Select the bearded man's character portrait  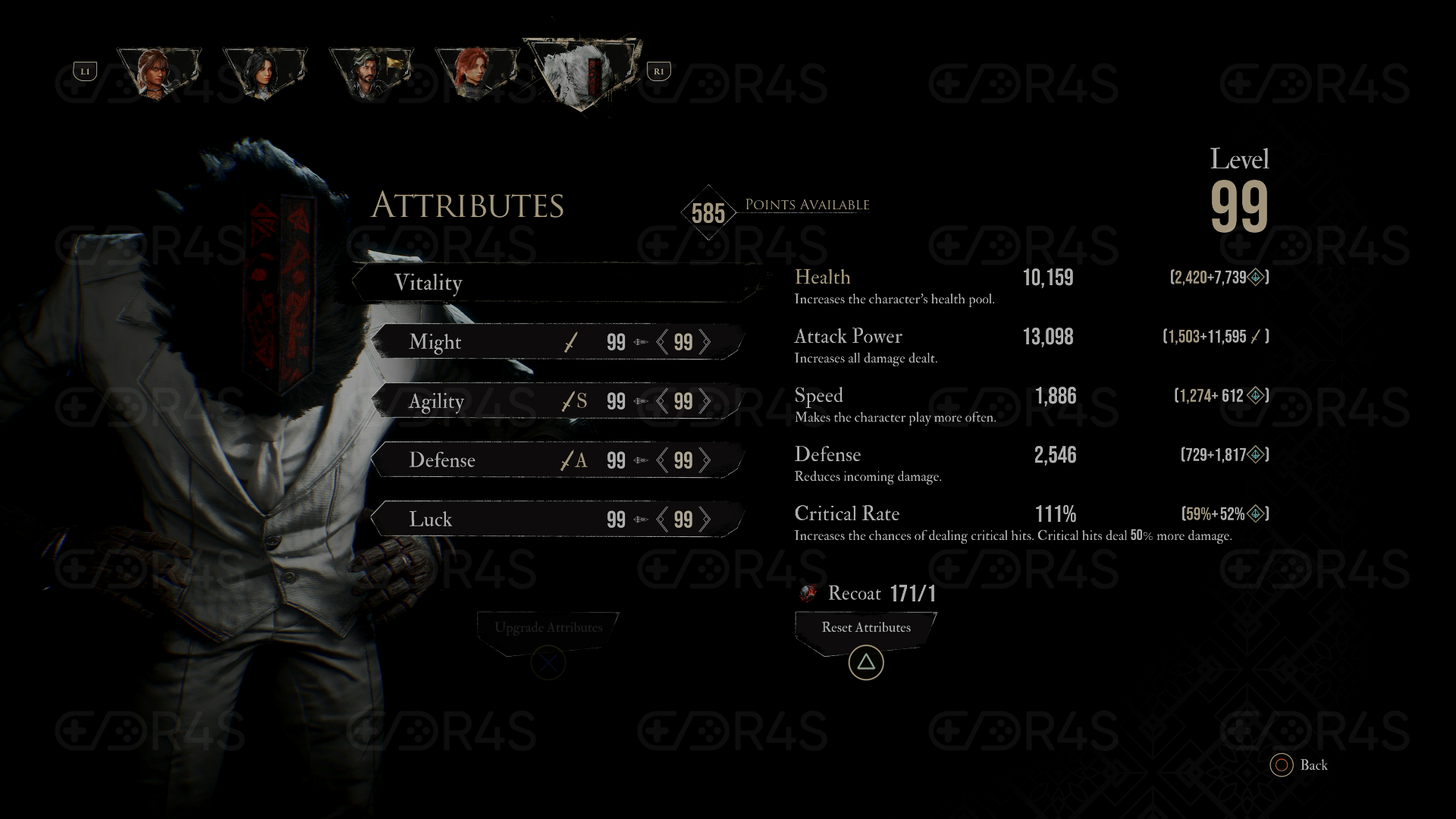pyautogui.click(x=371, y=74)
